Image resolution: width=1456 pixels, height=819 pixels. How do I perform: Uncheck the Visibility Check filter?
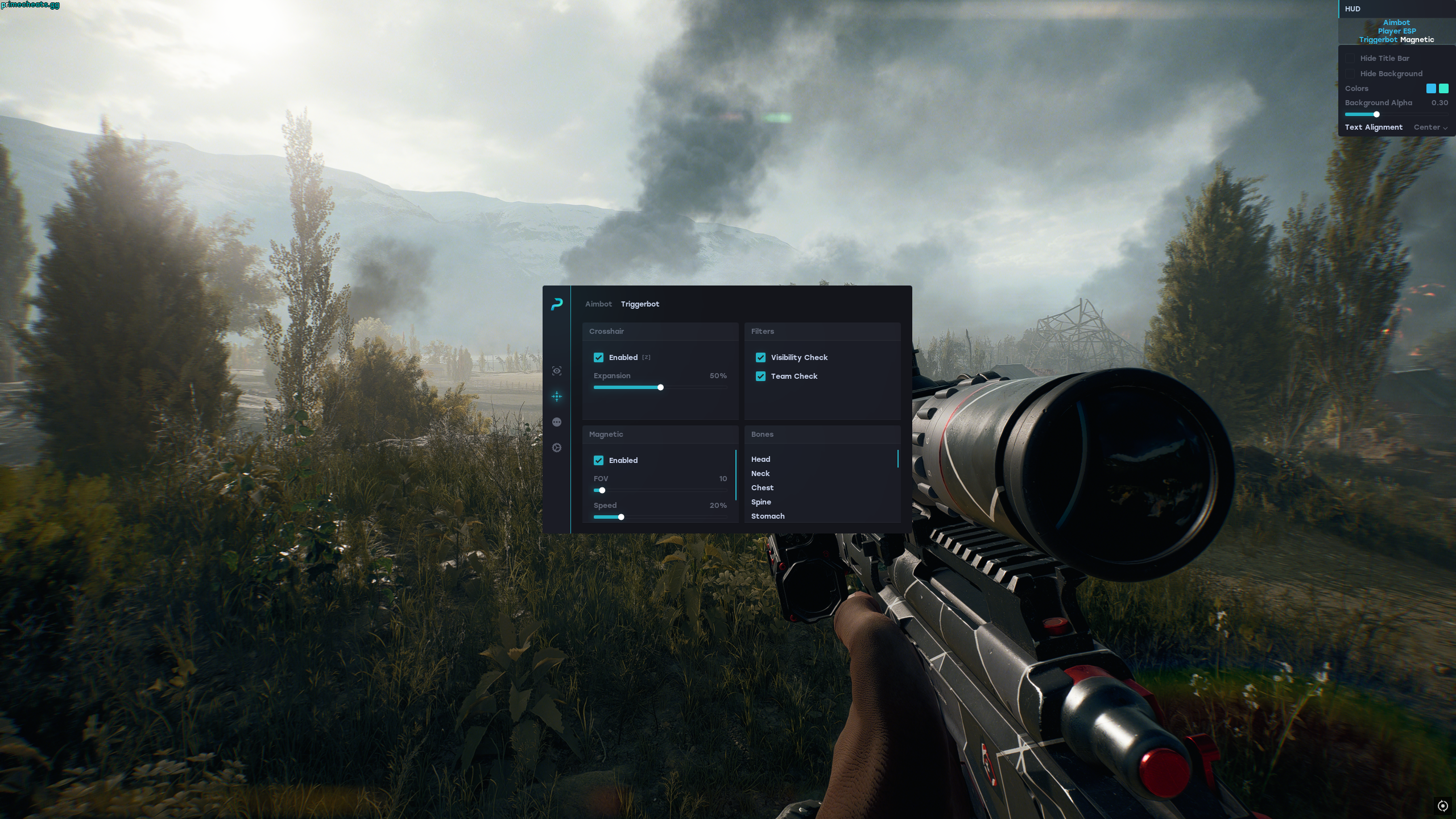760,357
